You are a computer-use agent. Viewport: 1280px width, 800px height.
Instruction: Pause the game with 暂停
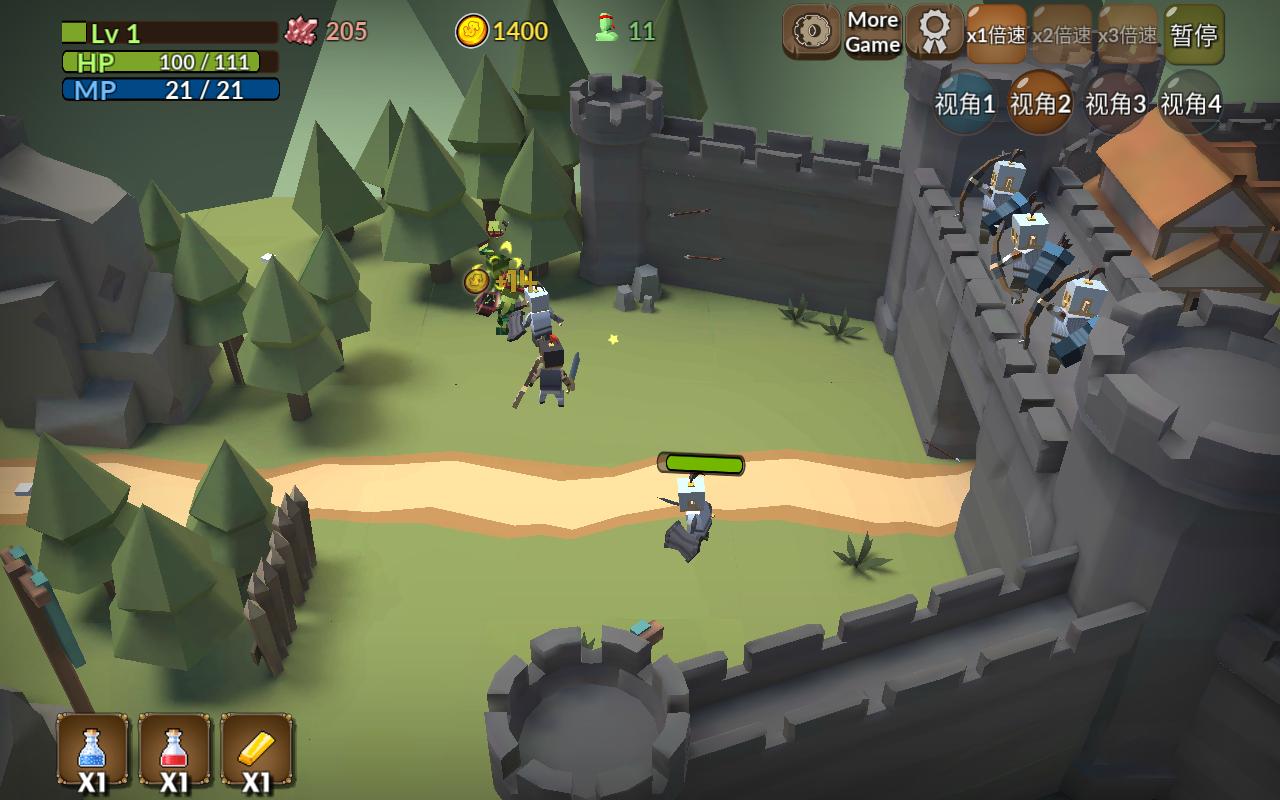[1194, 35]
